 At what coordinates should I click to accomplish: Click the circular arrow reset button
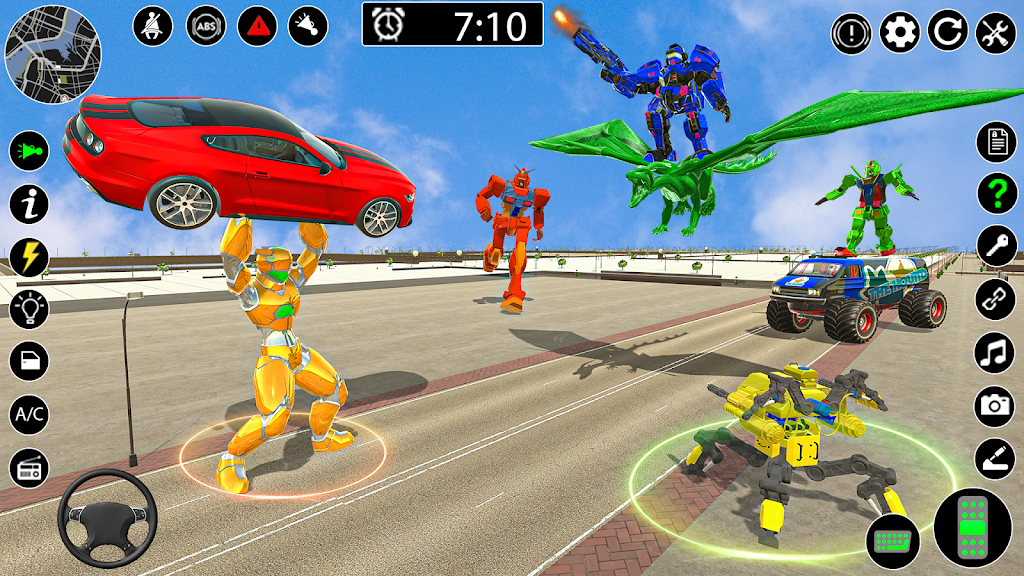coord(947,34)
